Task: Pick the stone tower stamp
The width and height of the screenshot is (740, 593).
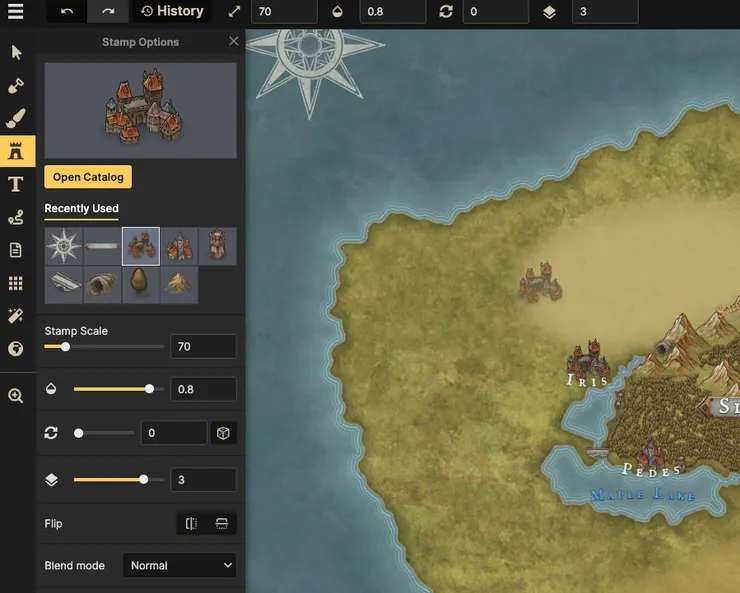Action: point(218,246)
